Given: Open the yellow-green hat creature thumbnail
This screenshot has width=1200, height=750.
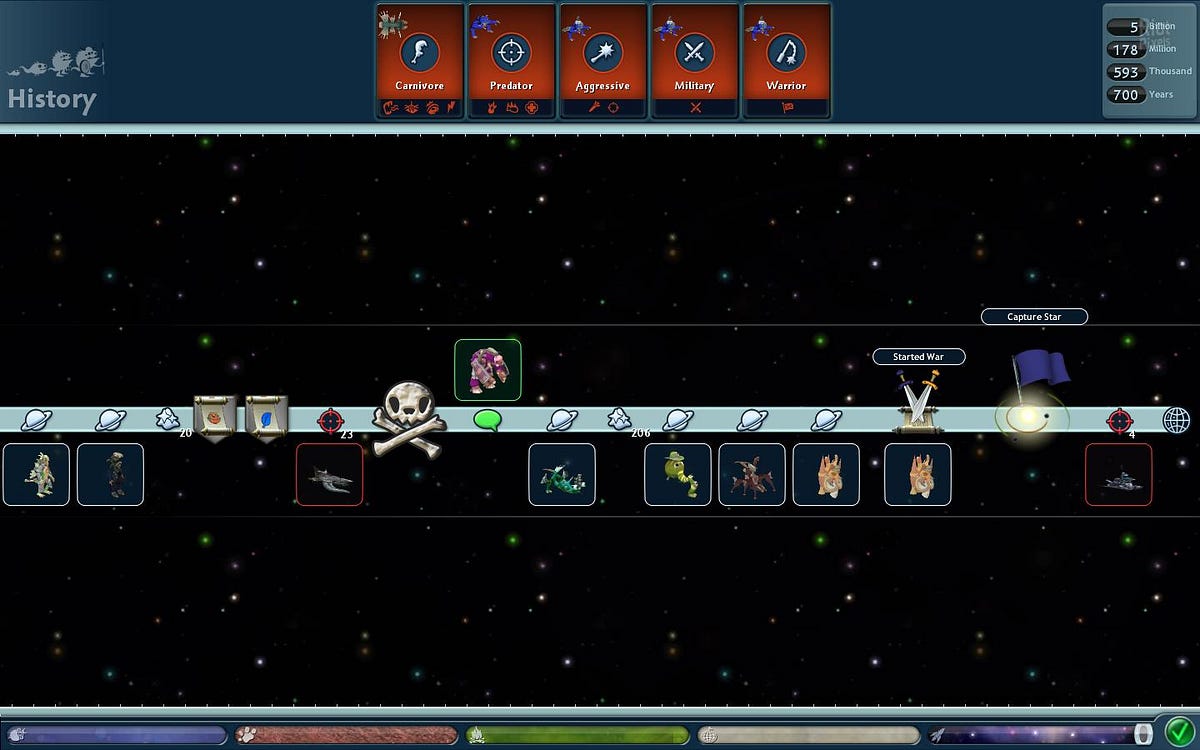Looking at the screenshot, I should [678, 474].
